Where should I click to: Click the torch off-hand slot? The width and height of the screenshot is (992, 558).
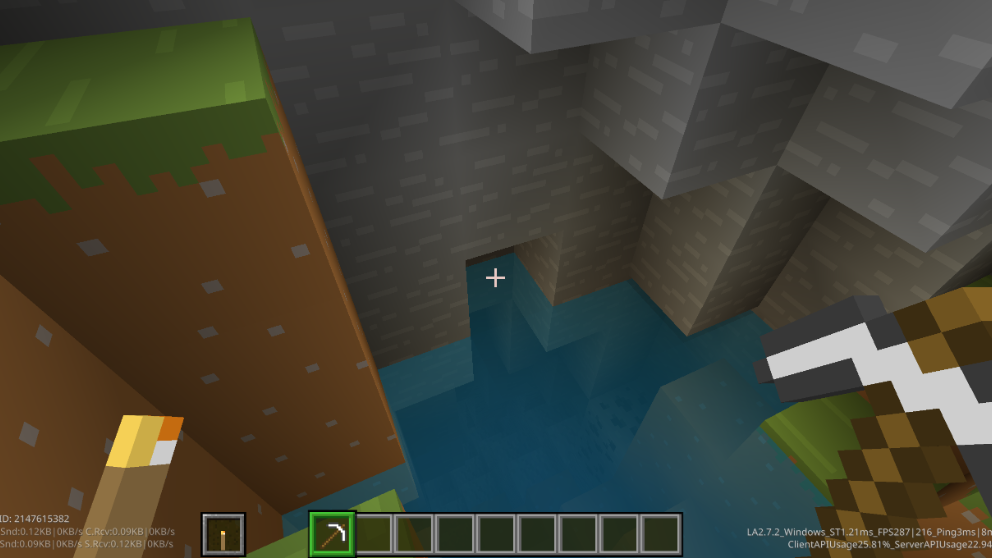[x=223, y=535]
